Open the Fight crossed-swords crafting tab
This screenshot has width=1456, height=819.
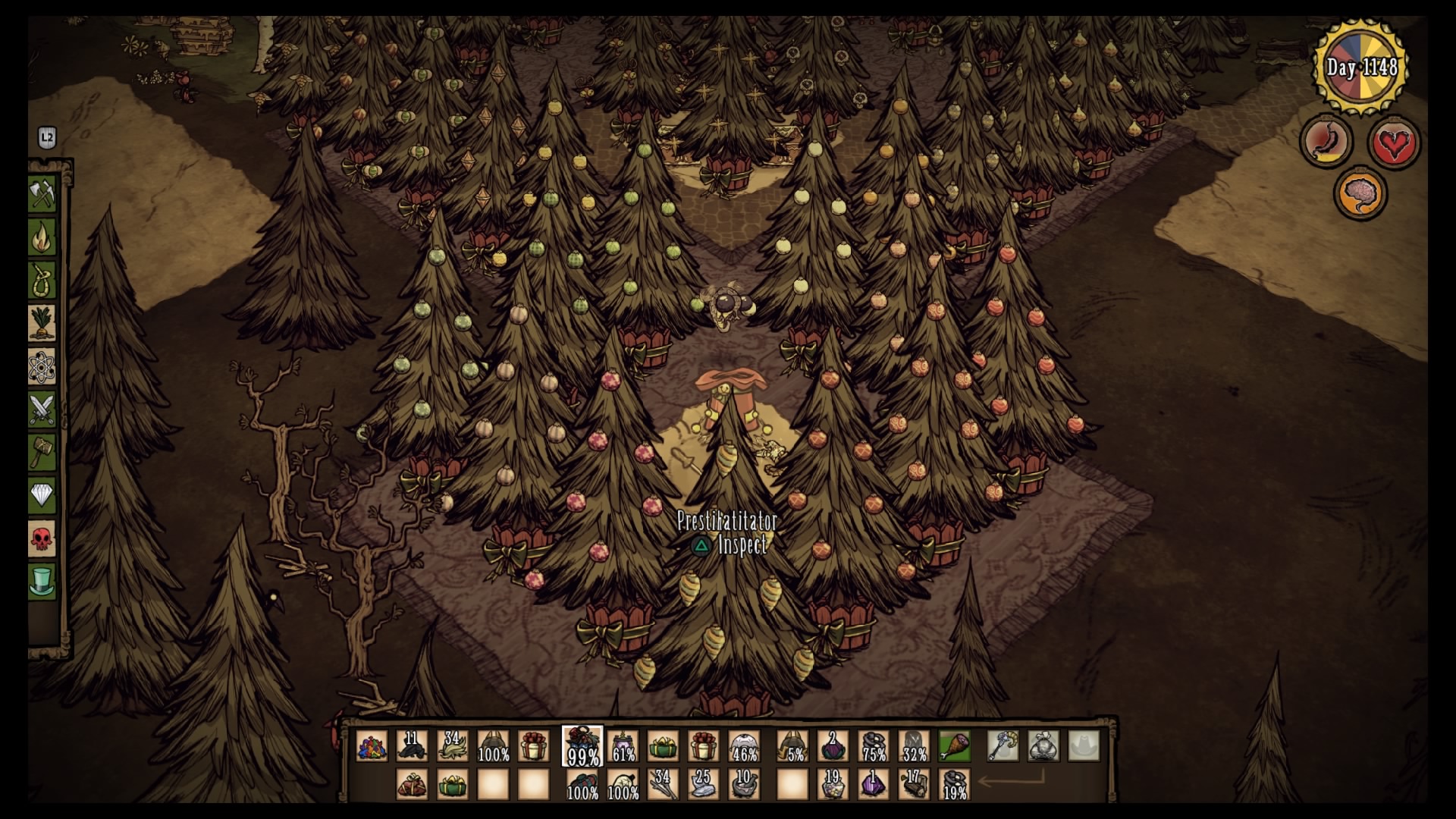[x=42, y=410]
